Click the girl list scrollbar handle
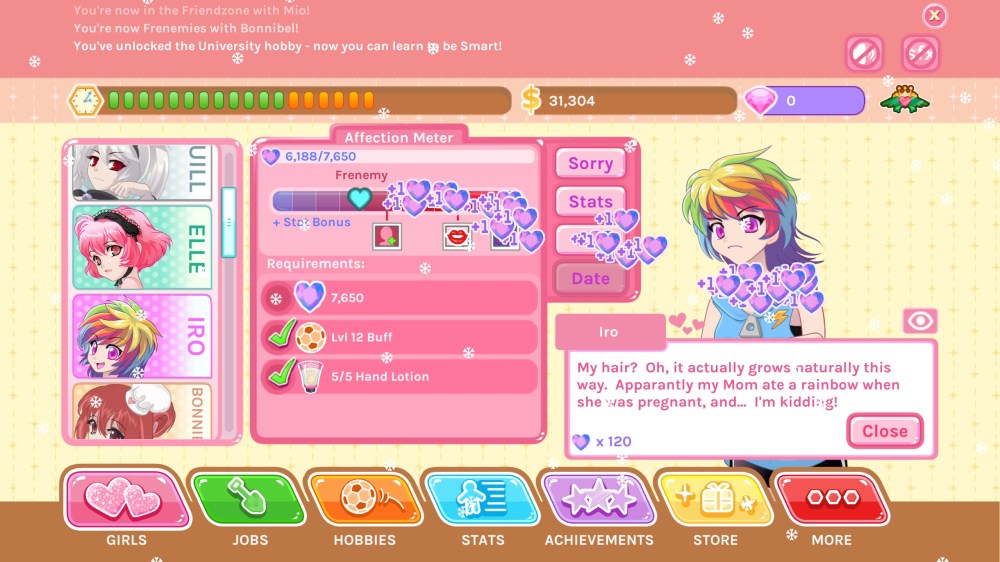Viewport: 1000px width, 562px height. (x=228, y=222)
